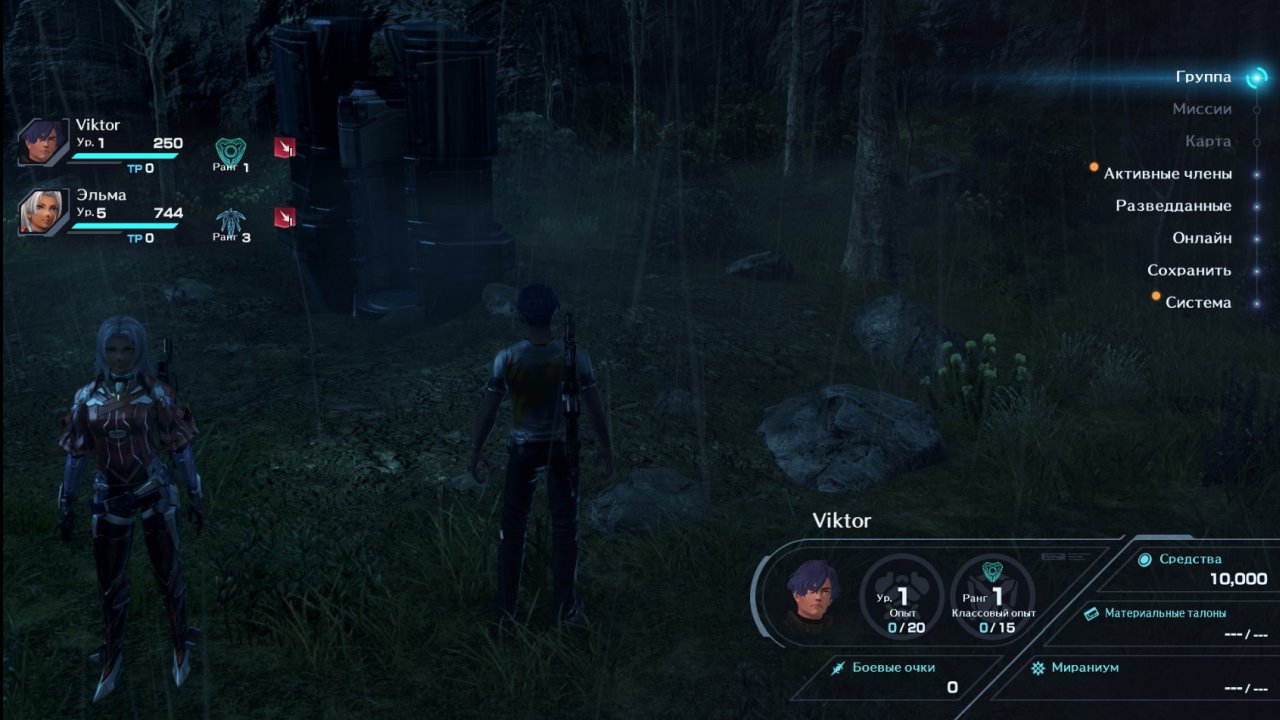
Task: Select the Онлайн menu option
Action: tap(1201, 238)
